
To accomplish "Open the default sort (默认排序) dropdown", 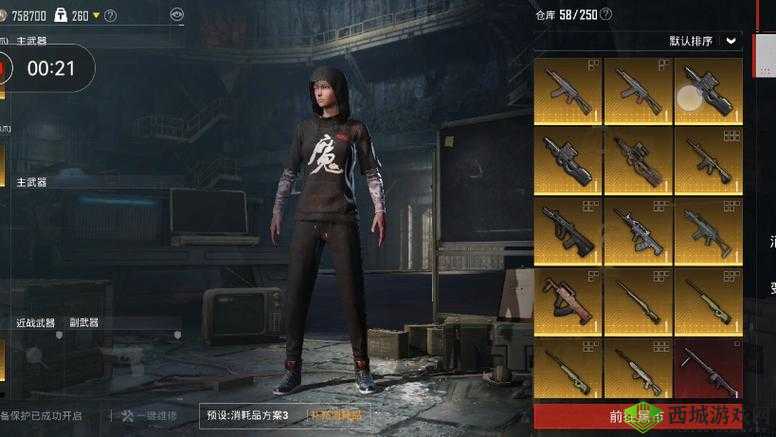I will [x=730, y=41].
